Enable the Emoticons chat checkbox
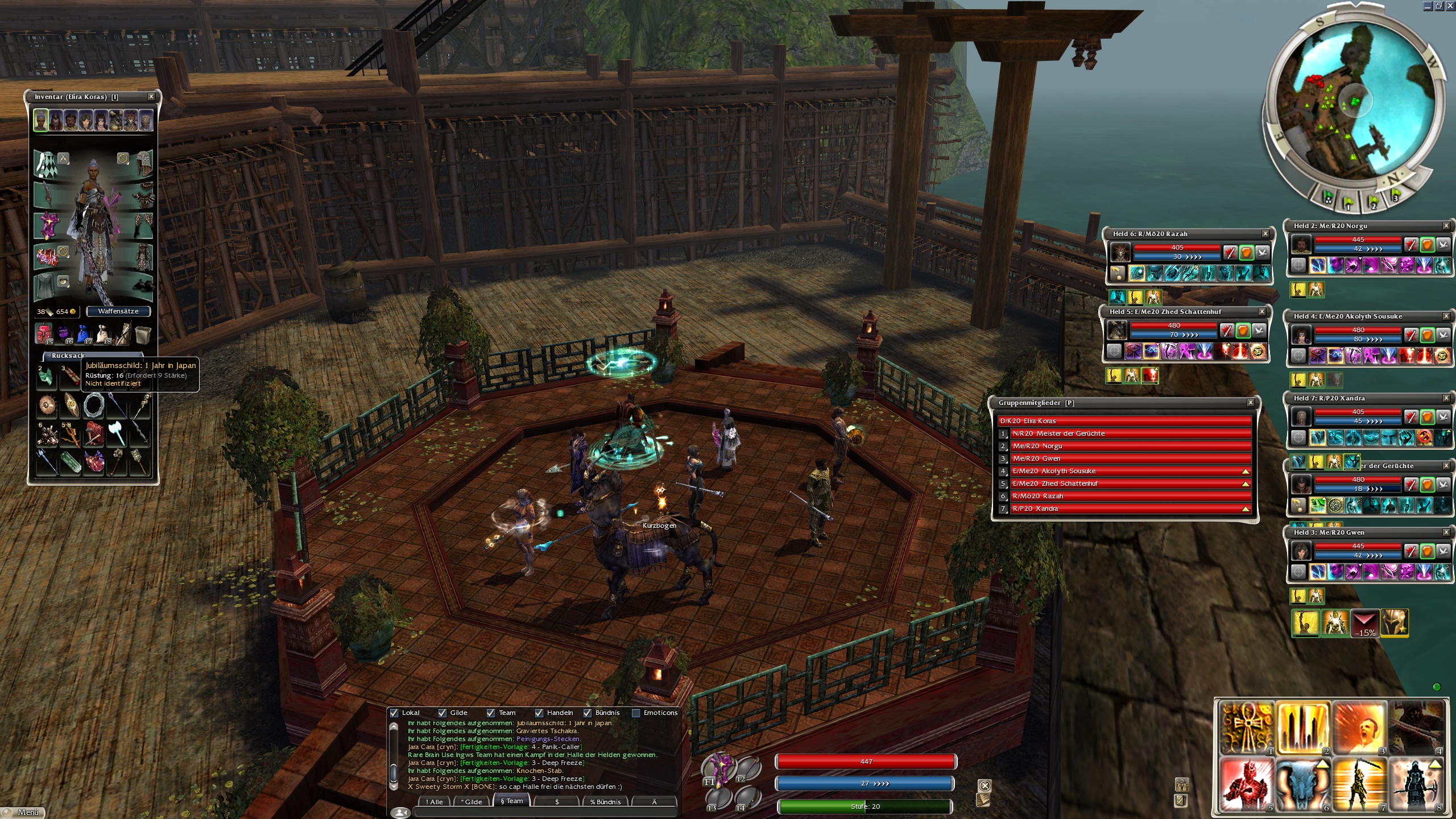This screenshot has width=1456, height=819. pos(636,713)
